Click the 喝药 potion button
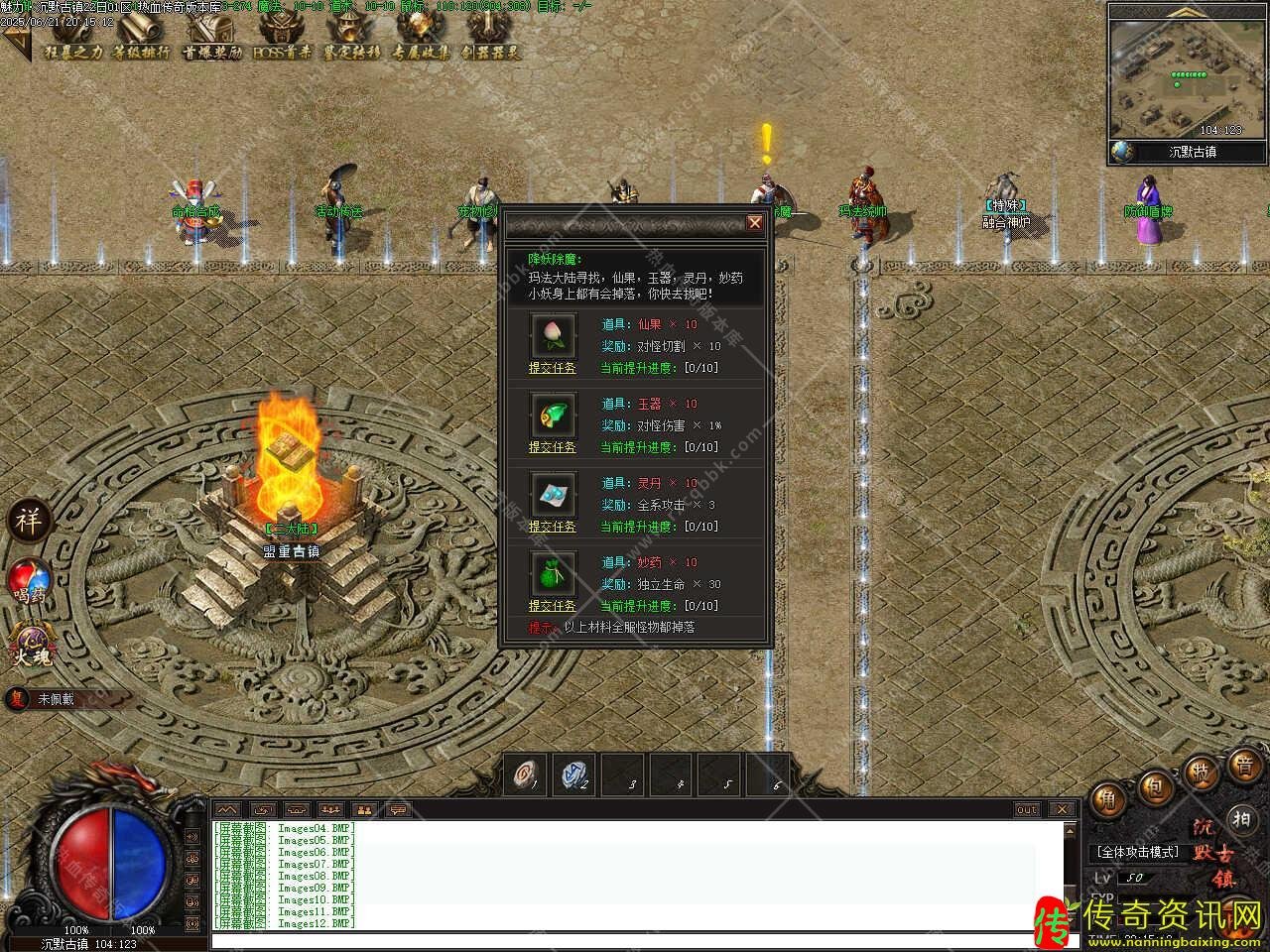Image resolution: width=1270 pixels, height=952 pixels. click(x=30, y=580)
